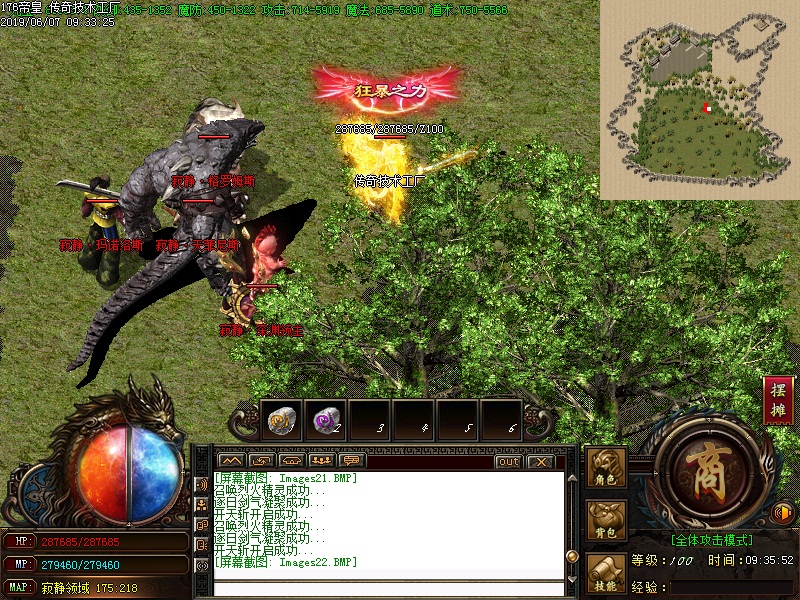This screenshot has height=600, width=800.
Task: Use the orange spiral stone in hotbar slot 1
Action: pos(281,420)
